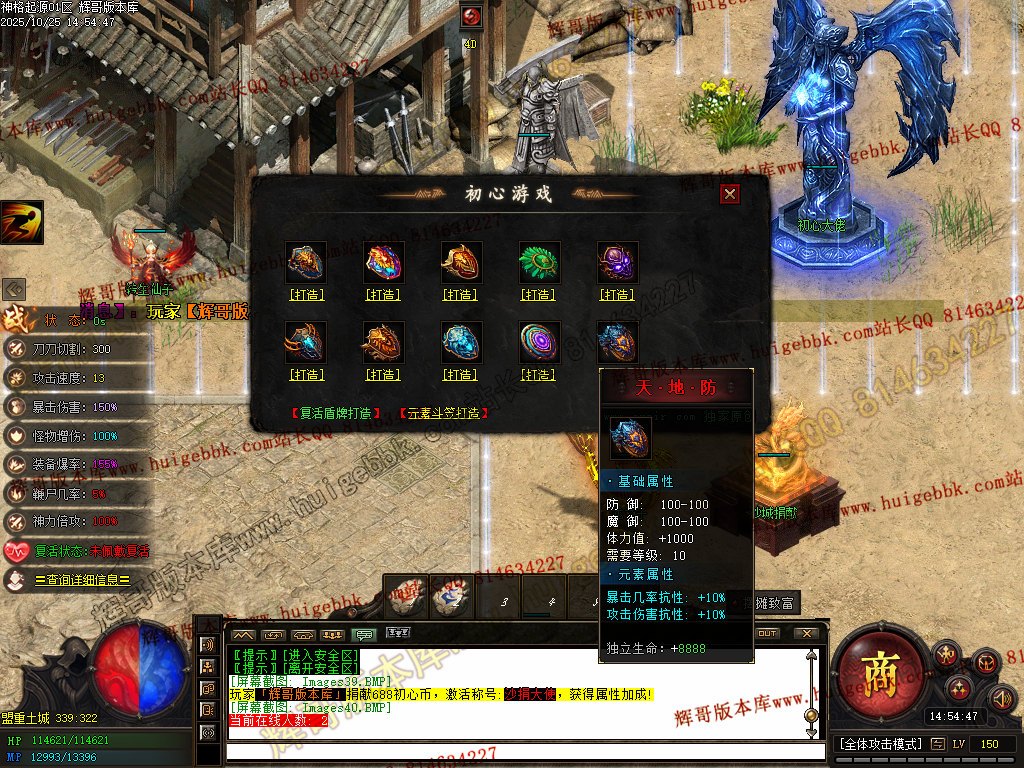Close the 初心游戏 crafting window
Image resolution: width=1024 pixels, height=768 pixels.
[x=730, y=194]
